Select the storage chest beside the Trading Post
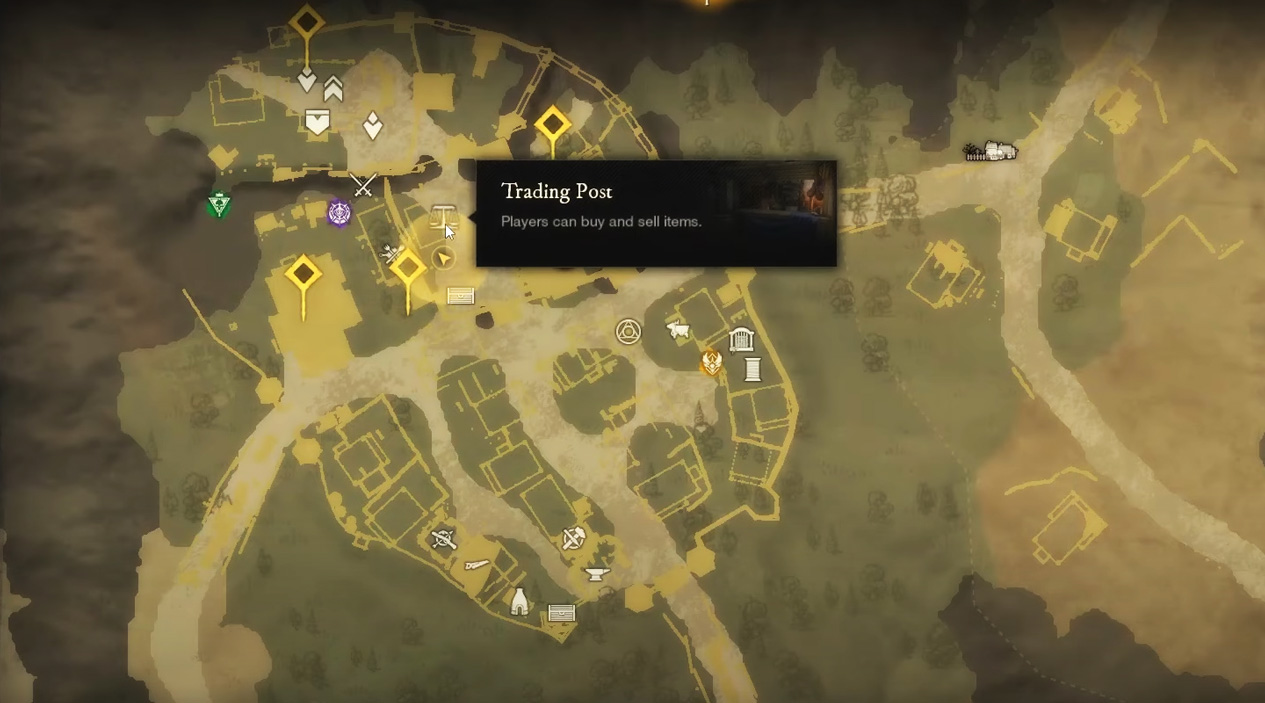1265x703 pixels. [x=460, y=296]
